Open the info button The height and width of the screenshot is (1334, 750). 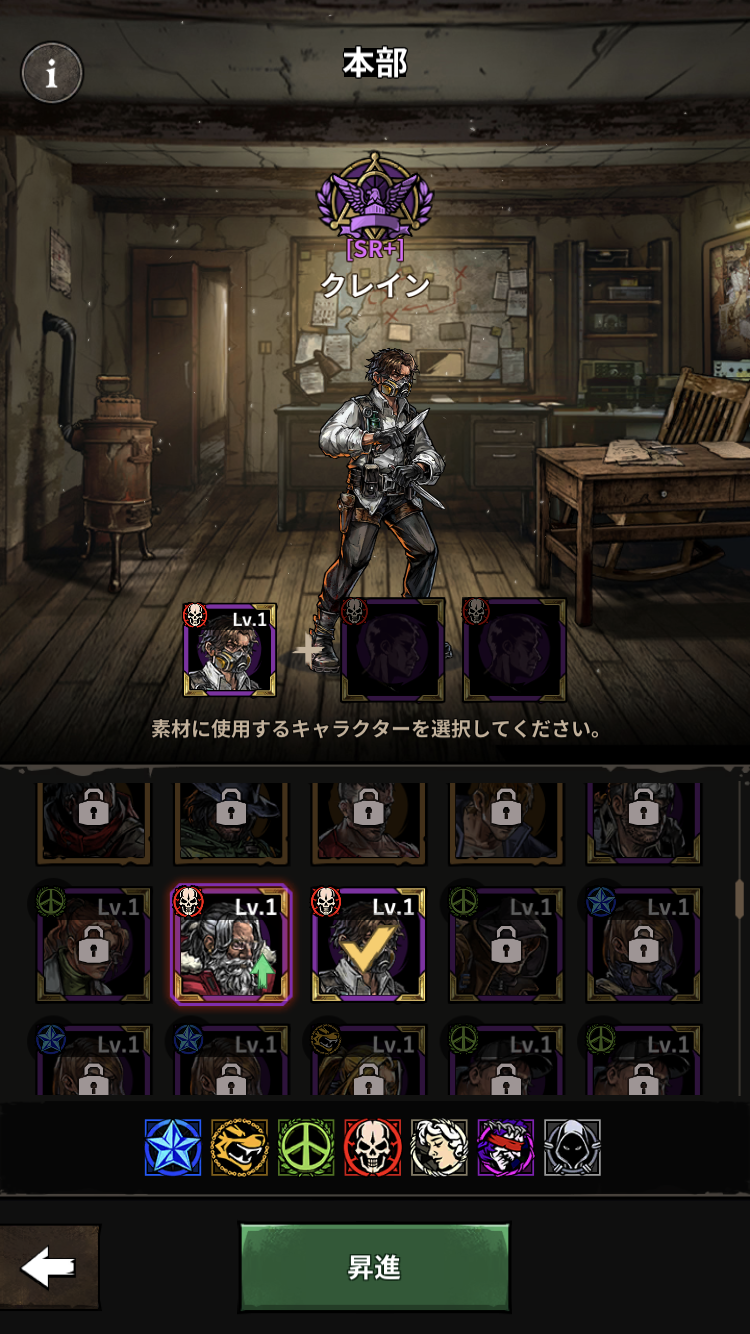click(52, 72)
